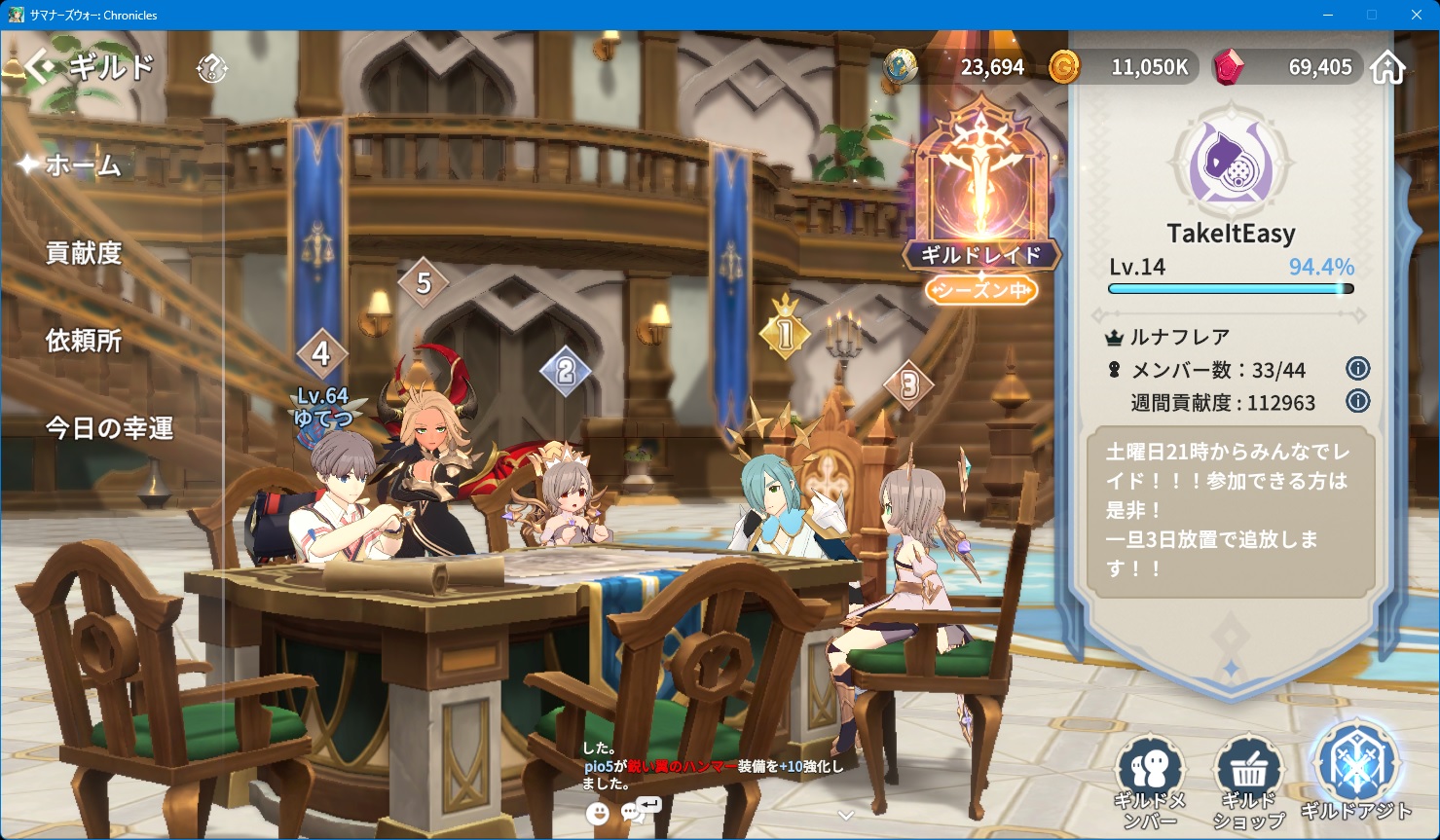This screenshot has width=1440, height=840.
Task: Show info for 週間貢献度
Action: pyautogui.click(x=1357, y=401)
